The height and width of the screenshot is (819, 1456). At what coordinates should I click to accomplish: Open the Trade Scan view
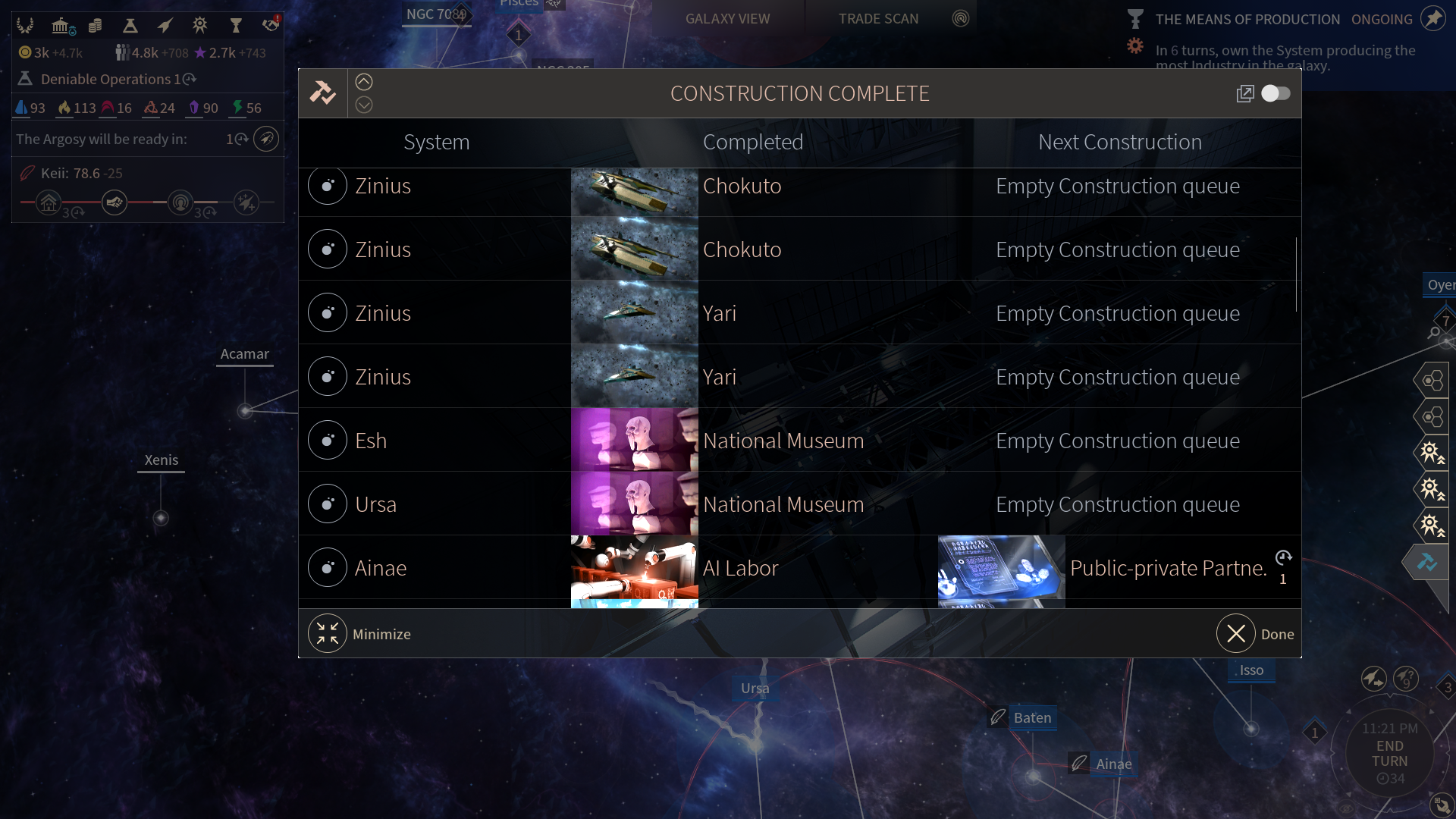tap(878, 19)
